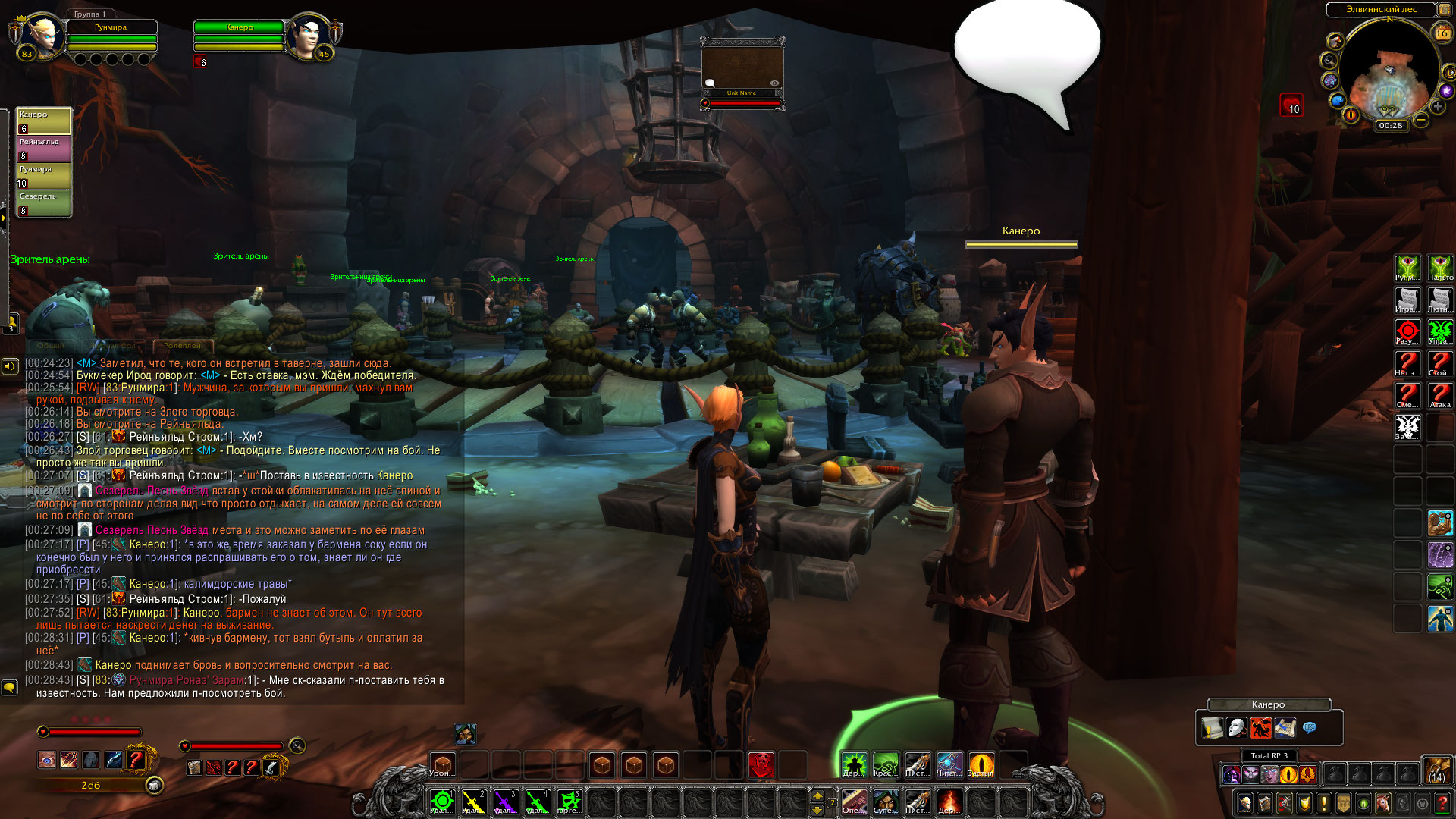Click the white mask icon under Канеро
The width and height of the screenshot is (1456, 819).
point(1236,728)
